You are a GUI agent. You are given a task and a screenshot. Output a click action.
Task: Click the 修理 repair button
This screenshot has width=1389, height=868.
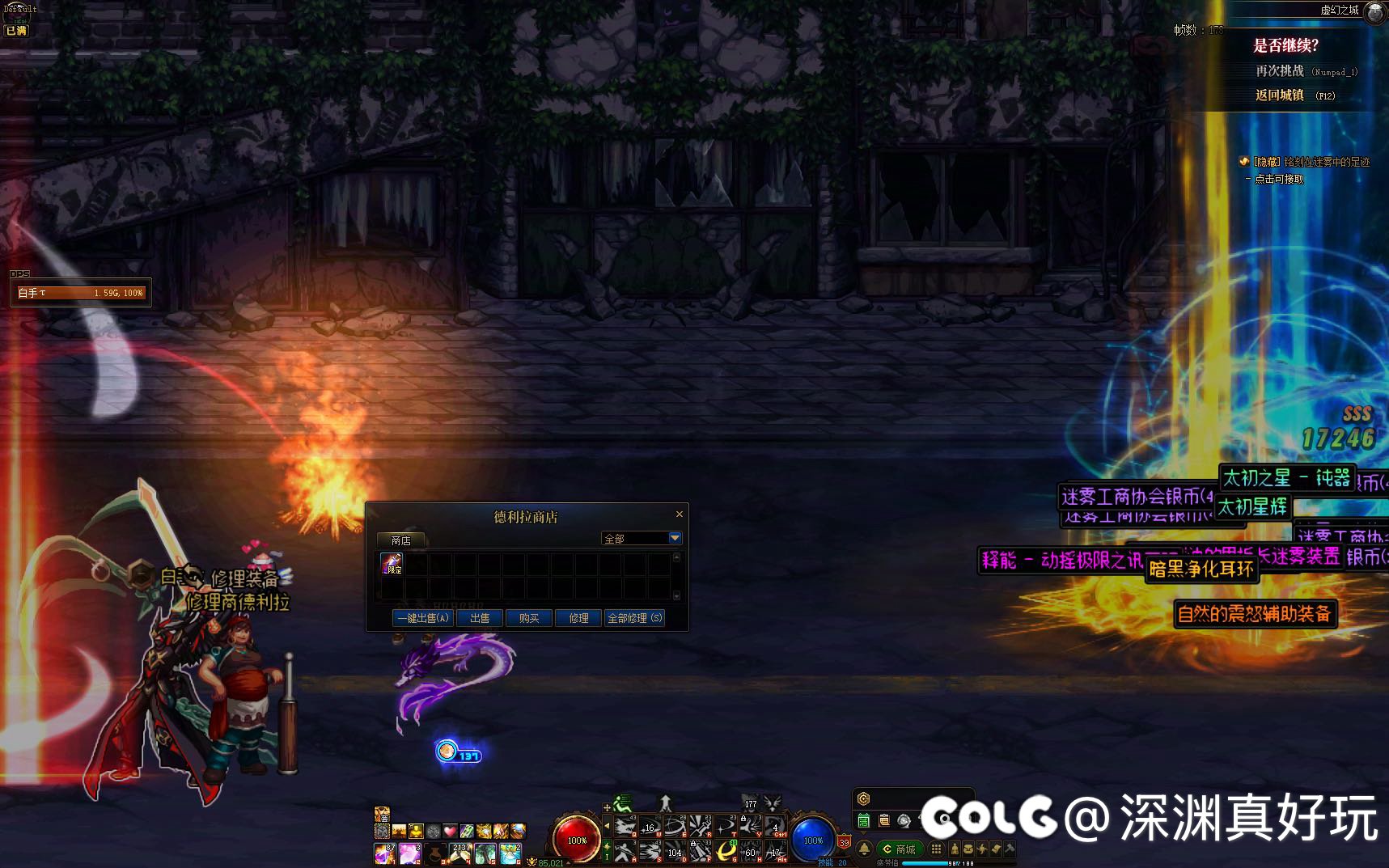tap(578, 618)
